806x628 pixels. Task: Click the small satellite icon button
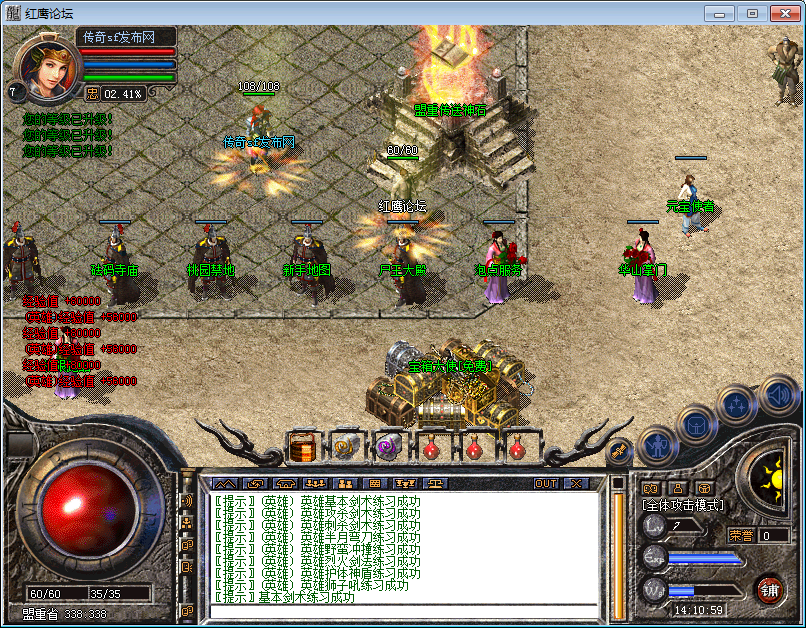pos(620,451)
